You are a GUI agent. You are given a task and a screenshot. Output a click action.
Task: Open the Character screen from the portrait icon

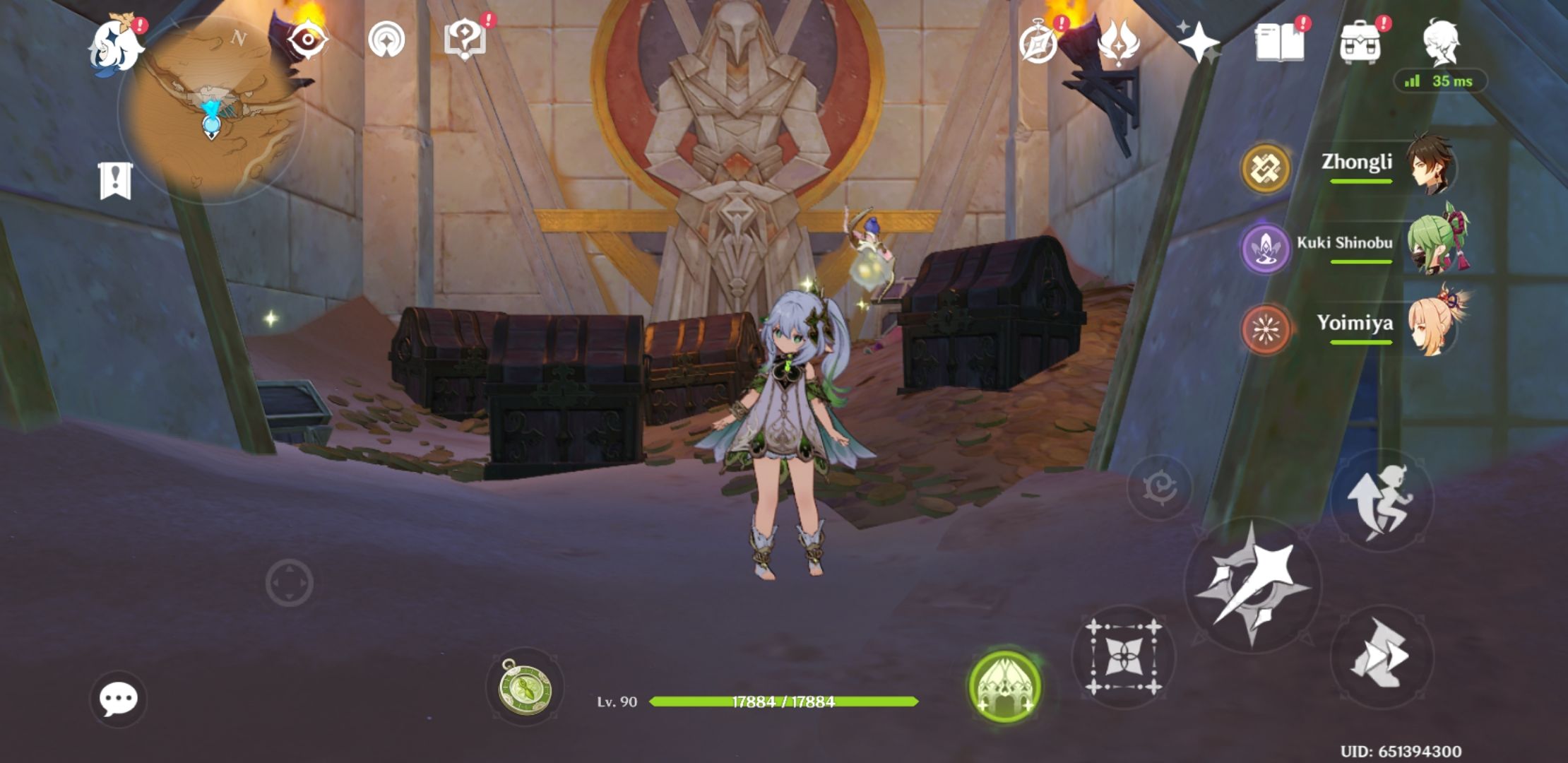click(1441, 44)
